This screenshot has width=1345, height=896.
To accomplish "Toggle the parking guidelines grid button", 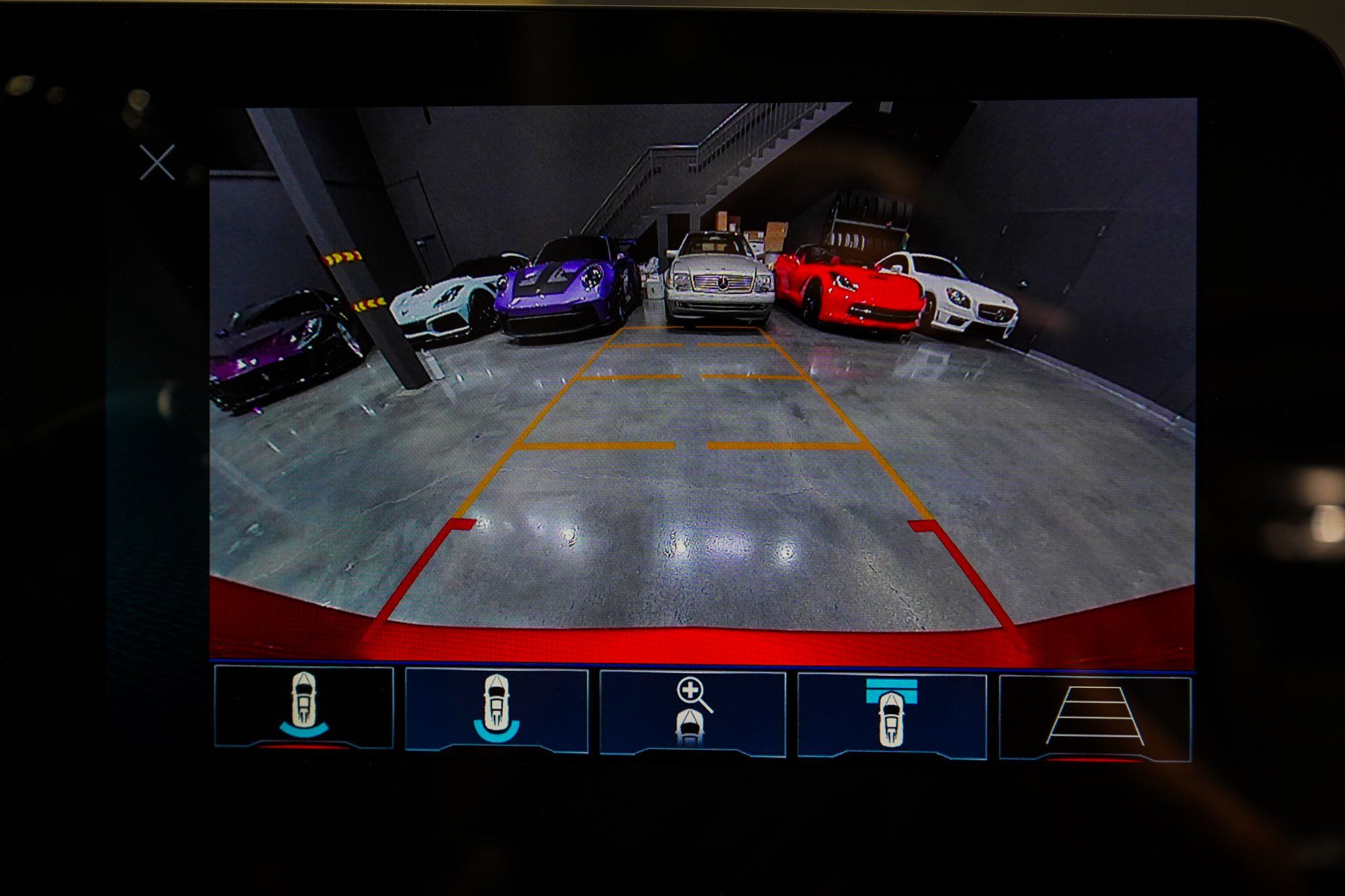I will tap(1095, 718).
